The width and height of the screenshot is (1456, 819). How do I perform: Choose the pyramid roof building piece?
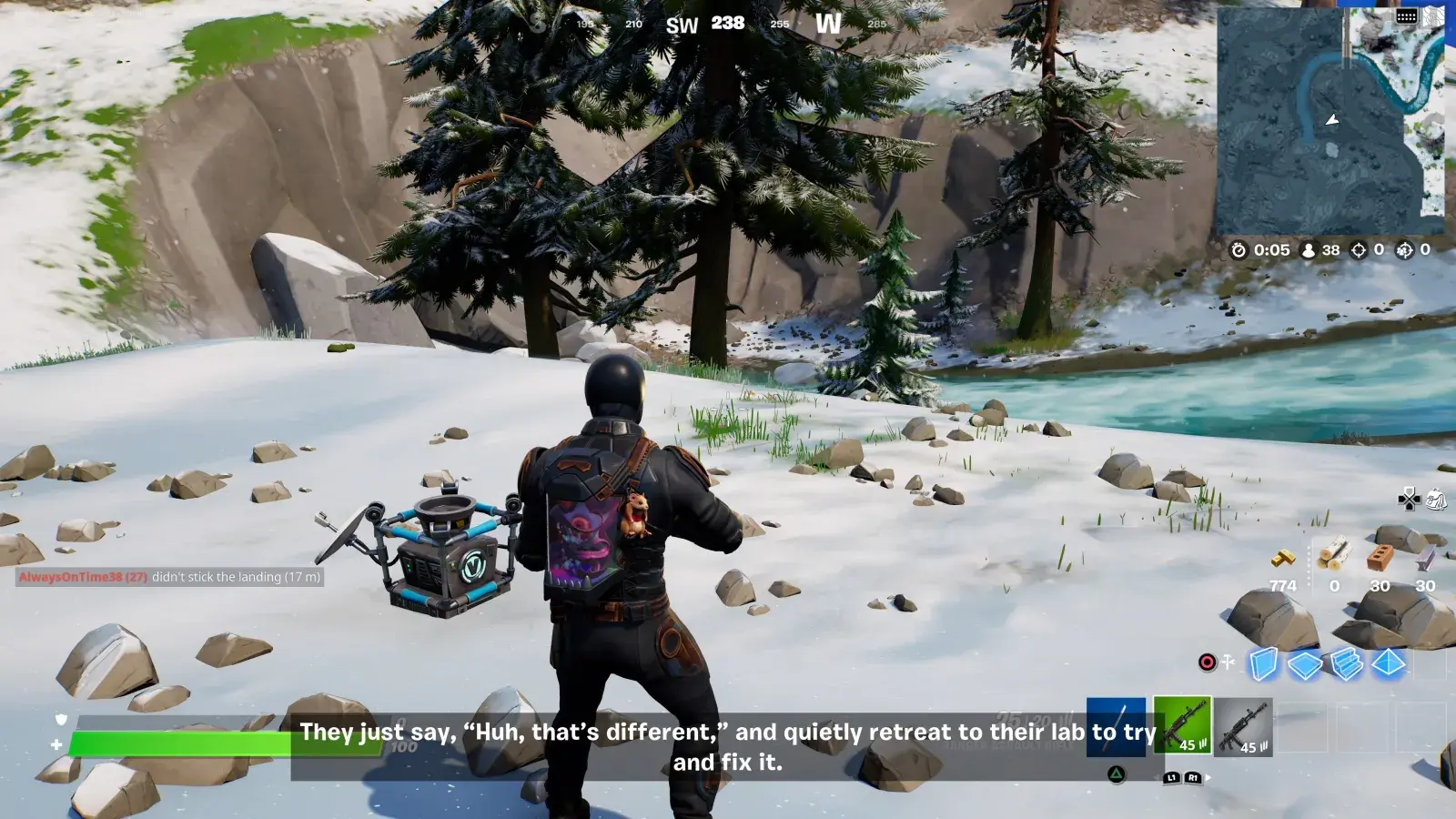click(x=1388, y=663)
